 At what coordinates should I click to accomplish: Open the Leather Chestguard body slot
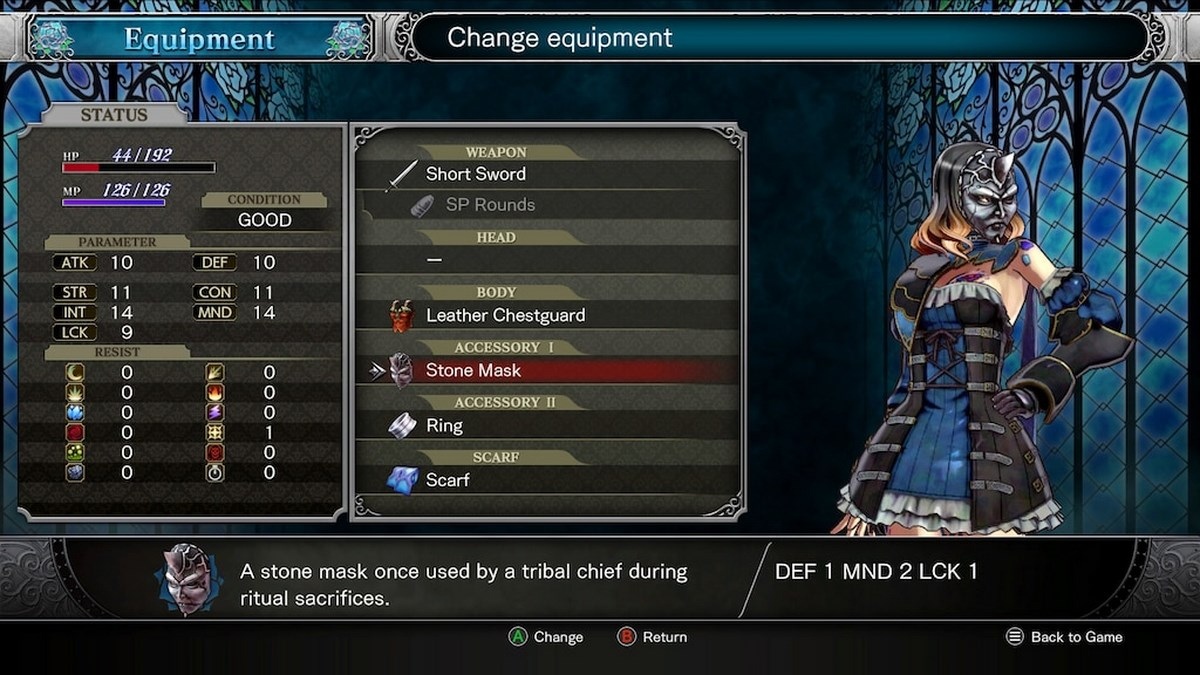505,315
